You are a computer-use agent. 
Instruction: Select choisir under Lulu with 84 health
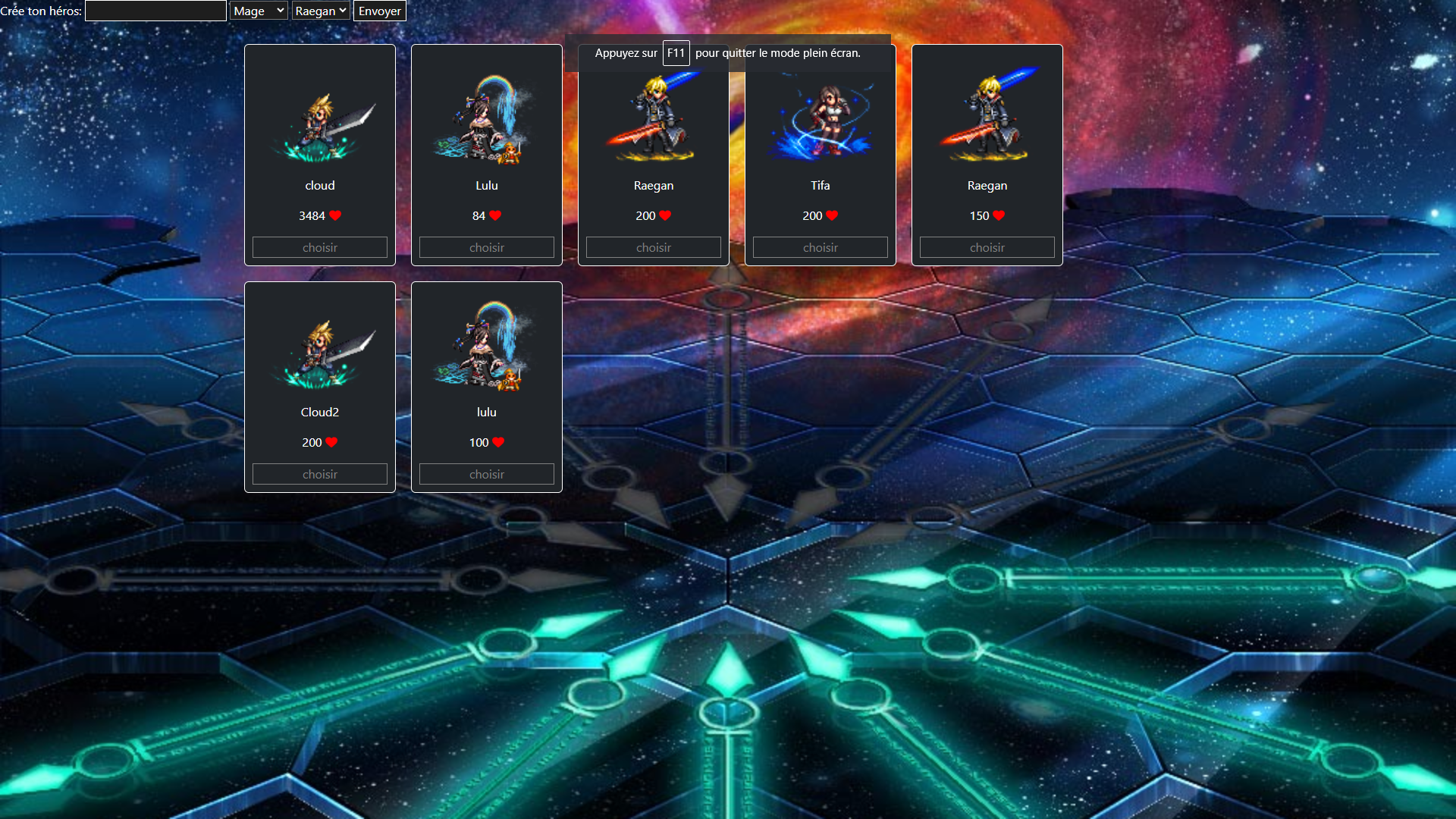pyautogui.click(x=487, y=247)
